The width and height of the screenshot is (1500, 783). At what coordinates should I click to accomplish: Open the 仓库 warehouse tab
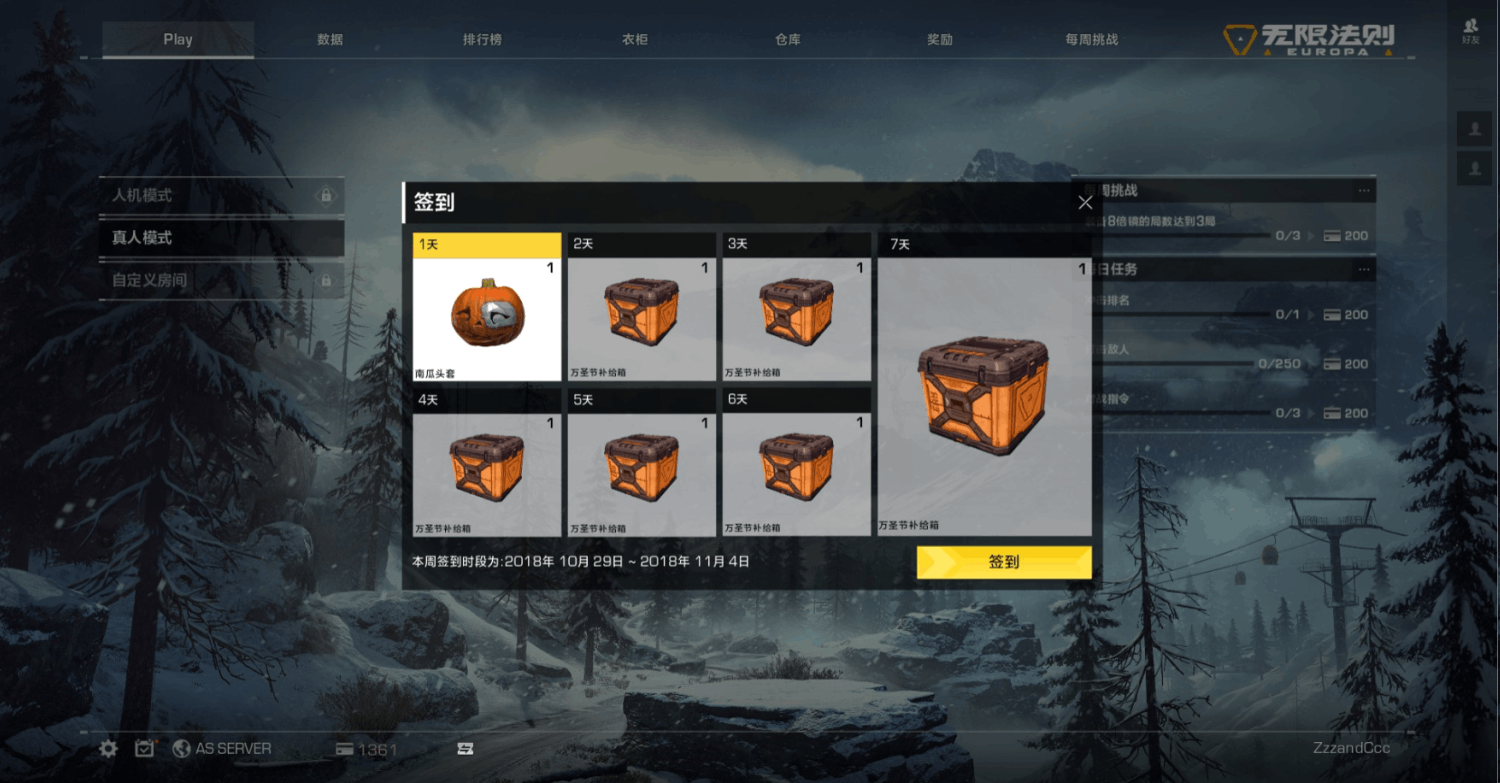[x=788, y=40]
